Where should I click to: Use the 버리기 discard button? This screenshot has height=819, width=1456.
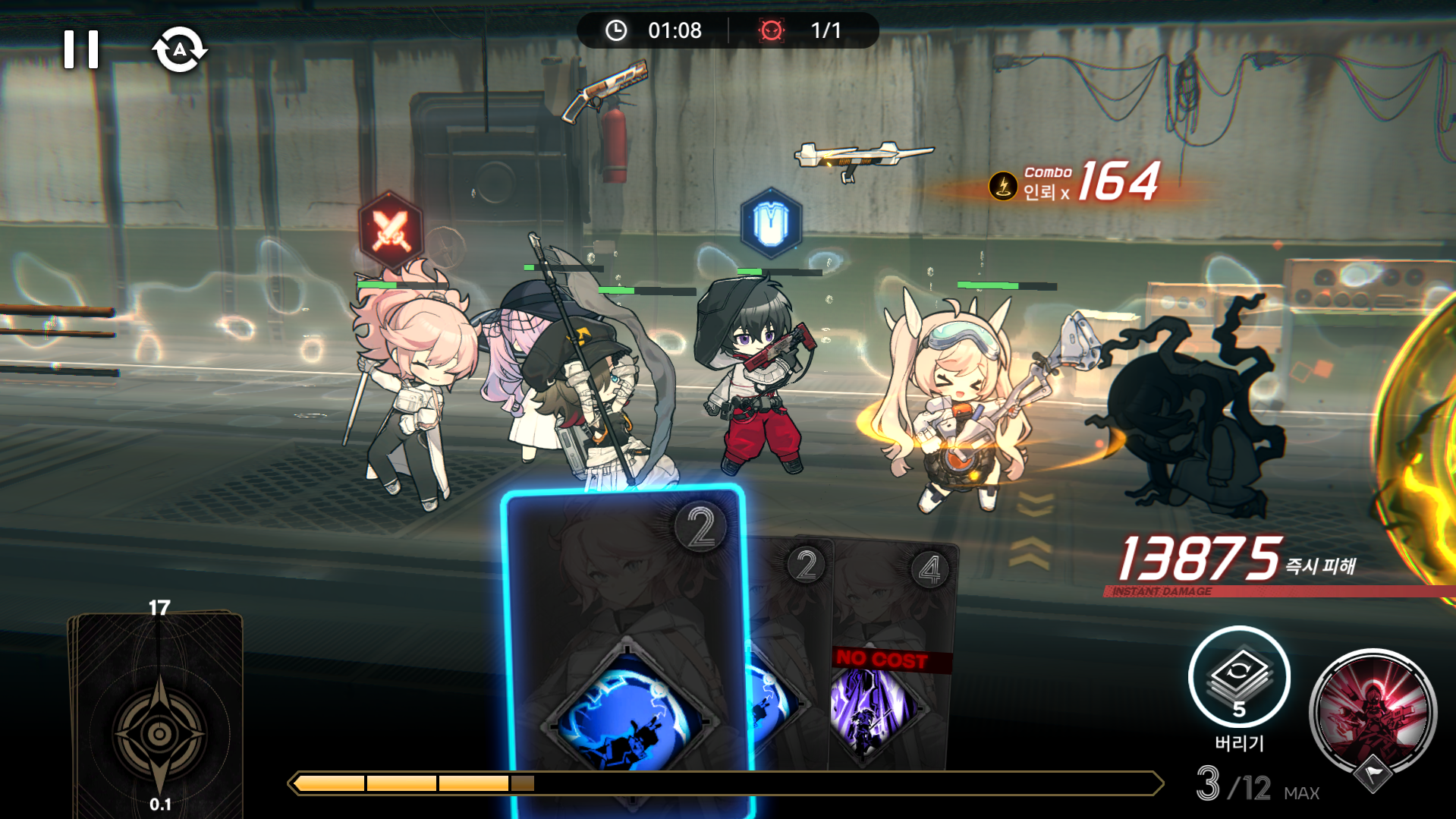(1239, 677)
